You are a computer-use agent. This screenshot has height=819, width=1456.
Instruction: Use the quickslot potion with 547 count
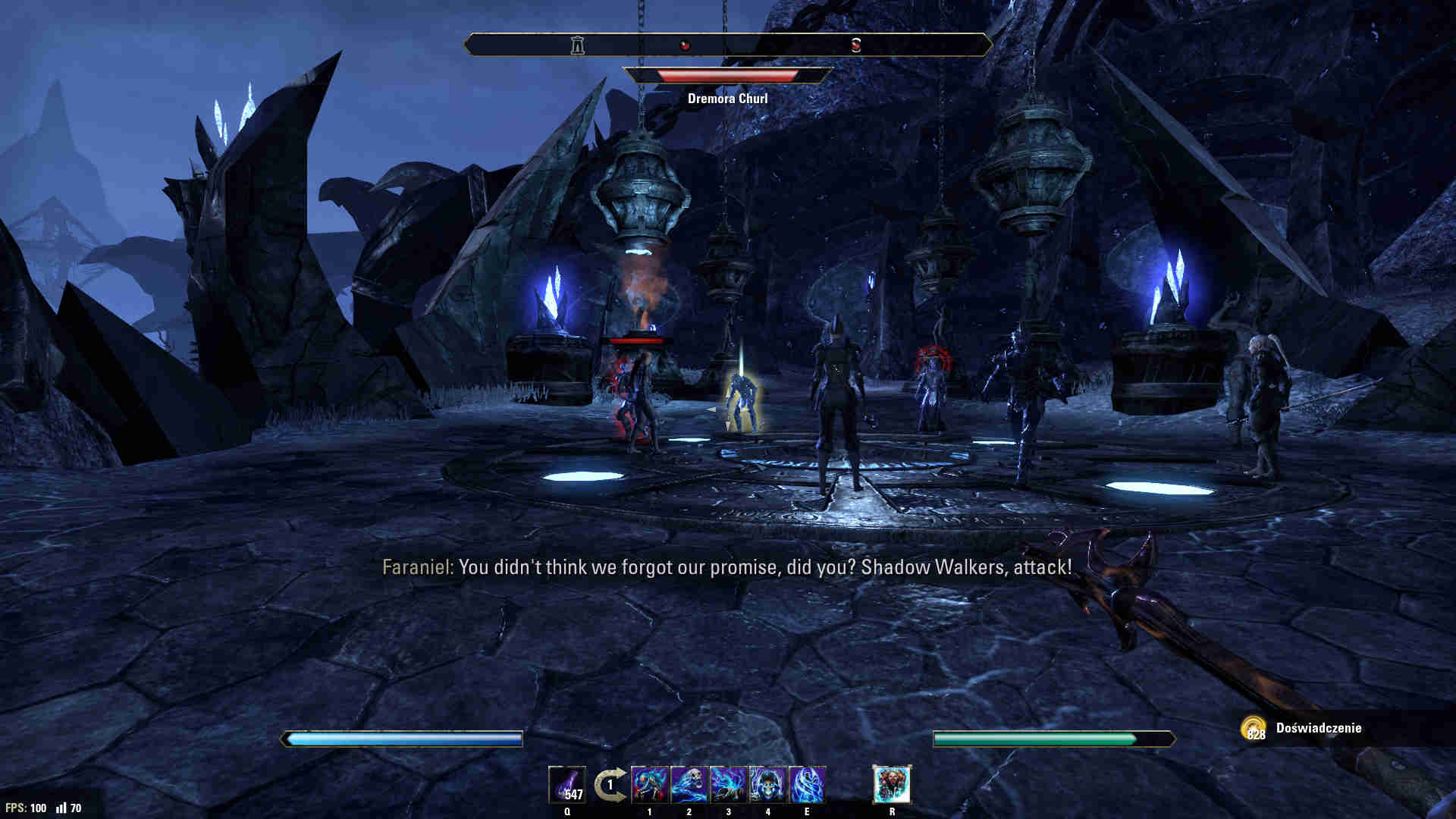(567, 784)
